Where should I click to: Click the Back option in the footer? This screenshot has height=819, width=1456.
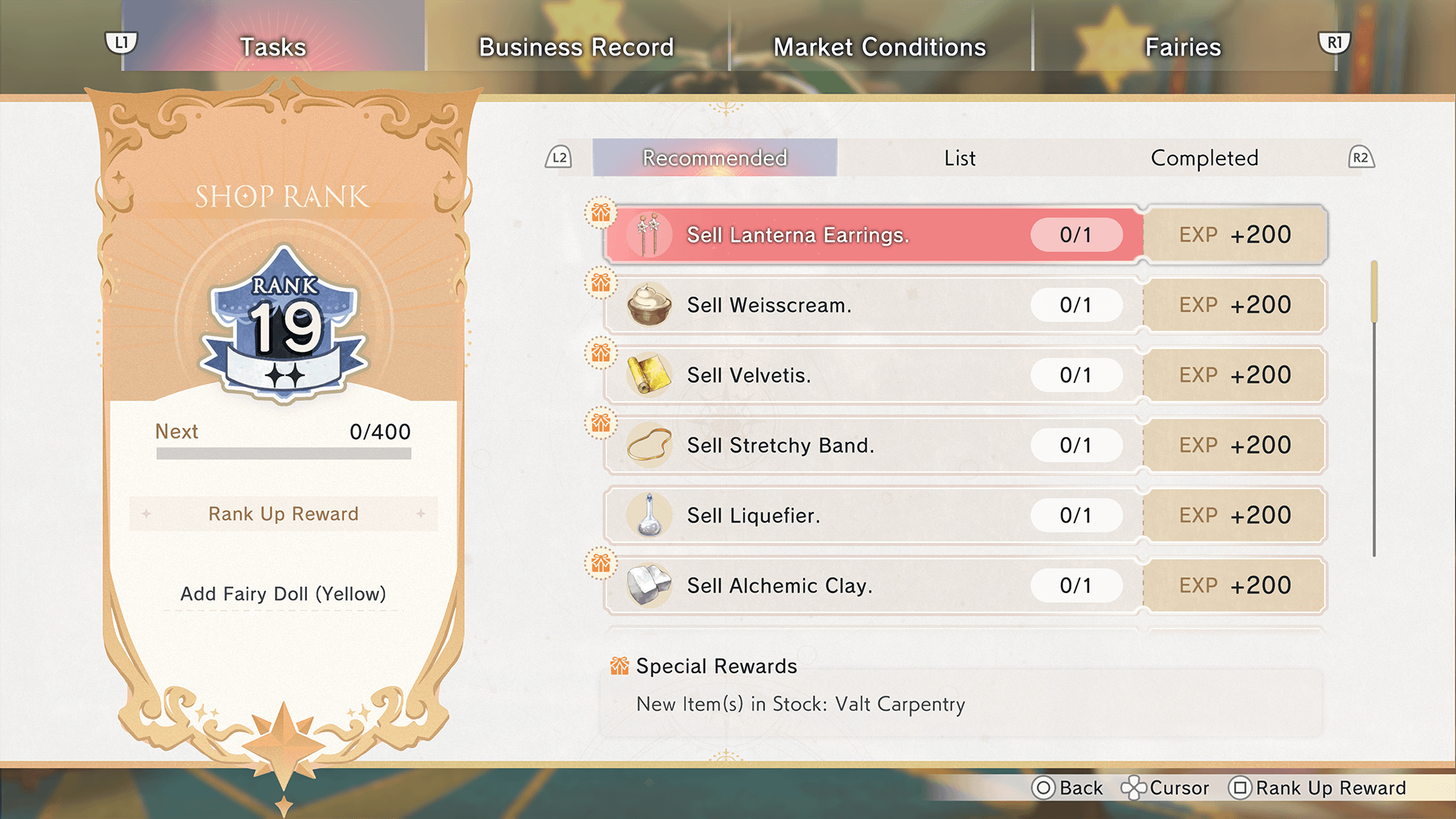[1068, 788]
